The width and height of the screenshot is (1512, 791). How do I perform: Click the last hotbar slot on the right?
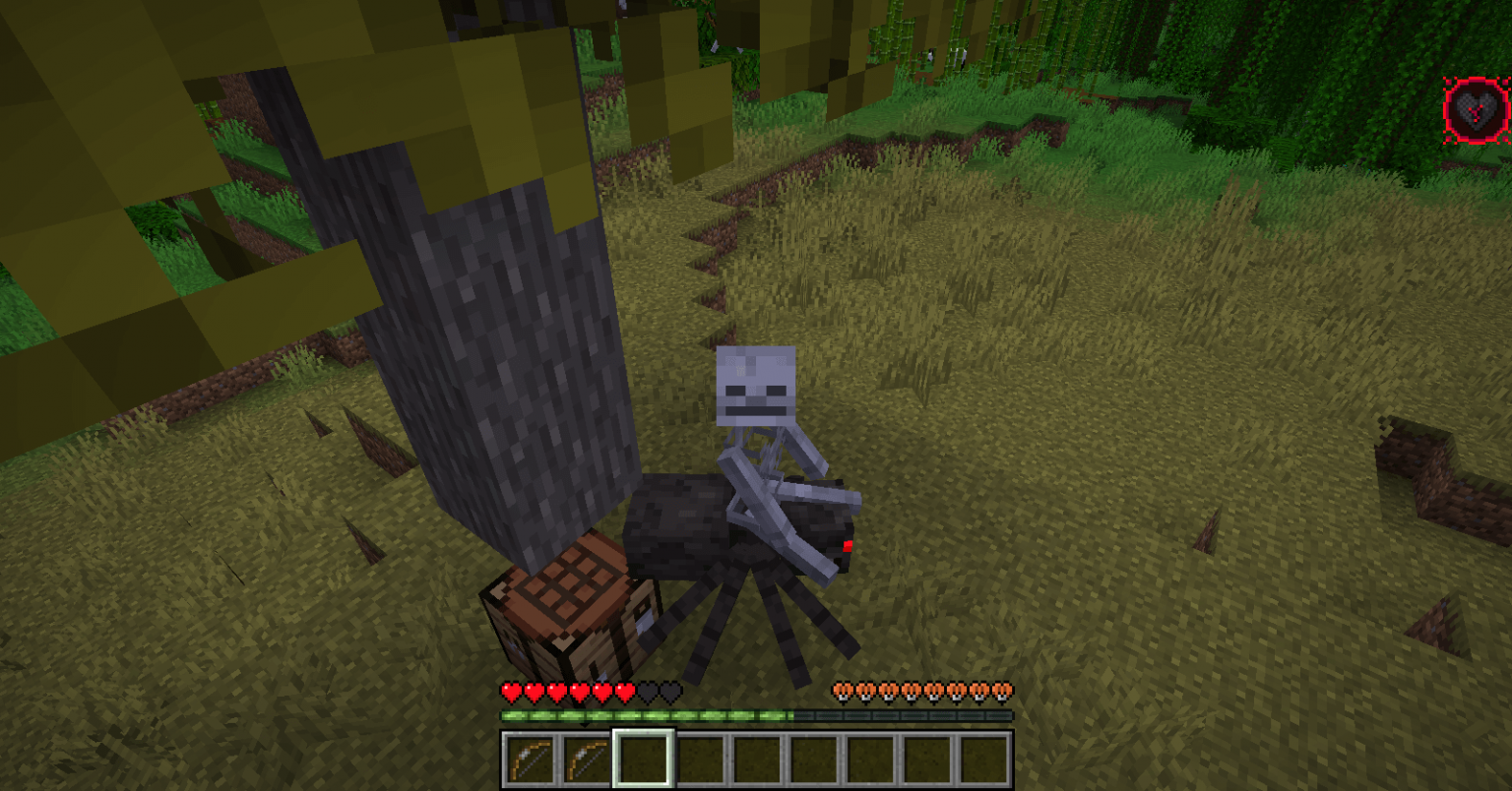(984, 764)
